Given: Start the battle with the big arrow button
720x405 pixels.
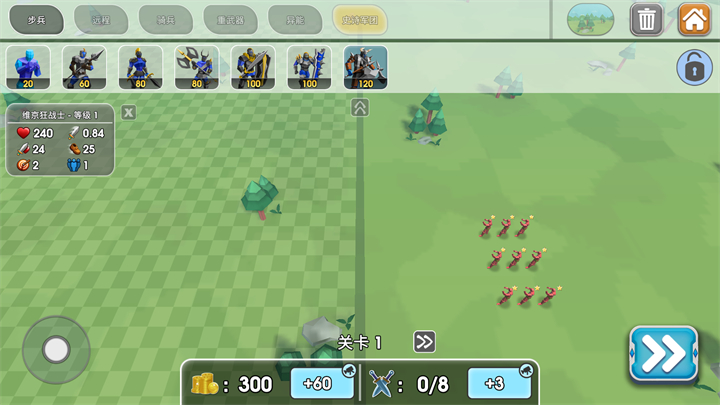Looking at the screenshot, I should pyautogui.click(x=663, y=354).
